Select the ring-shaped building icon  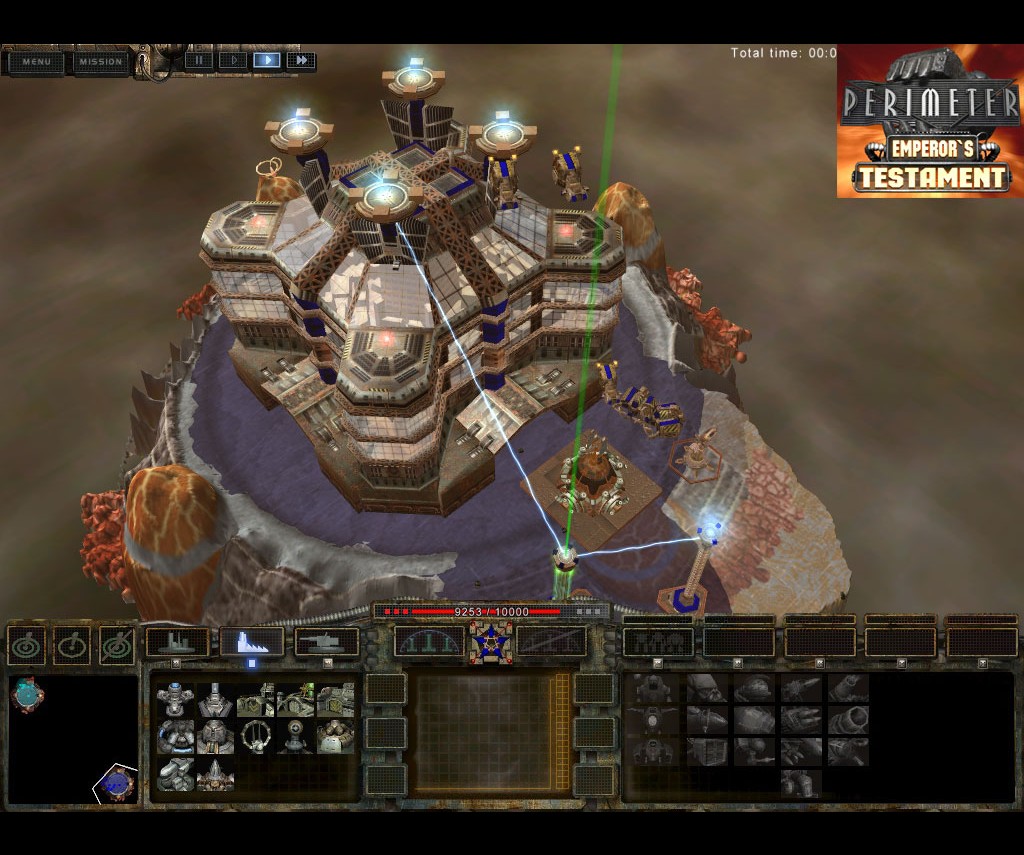click(x=256, y=737)
